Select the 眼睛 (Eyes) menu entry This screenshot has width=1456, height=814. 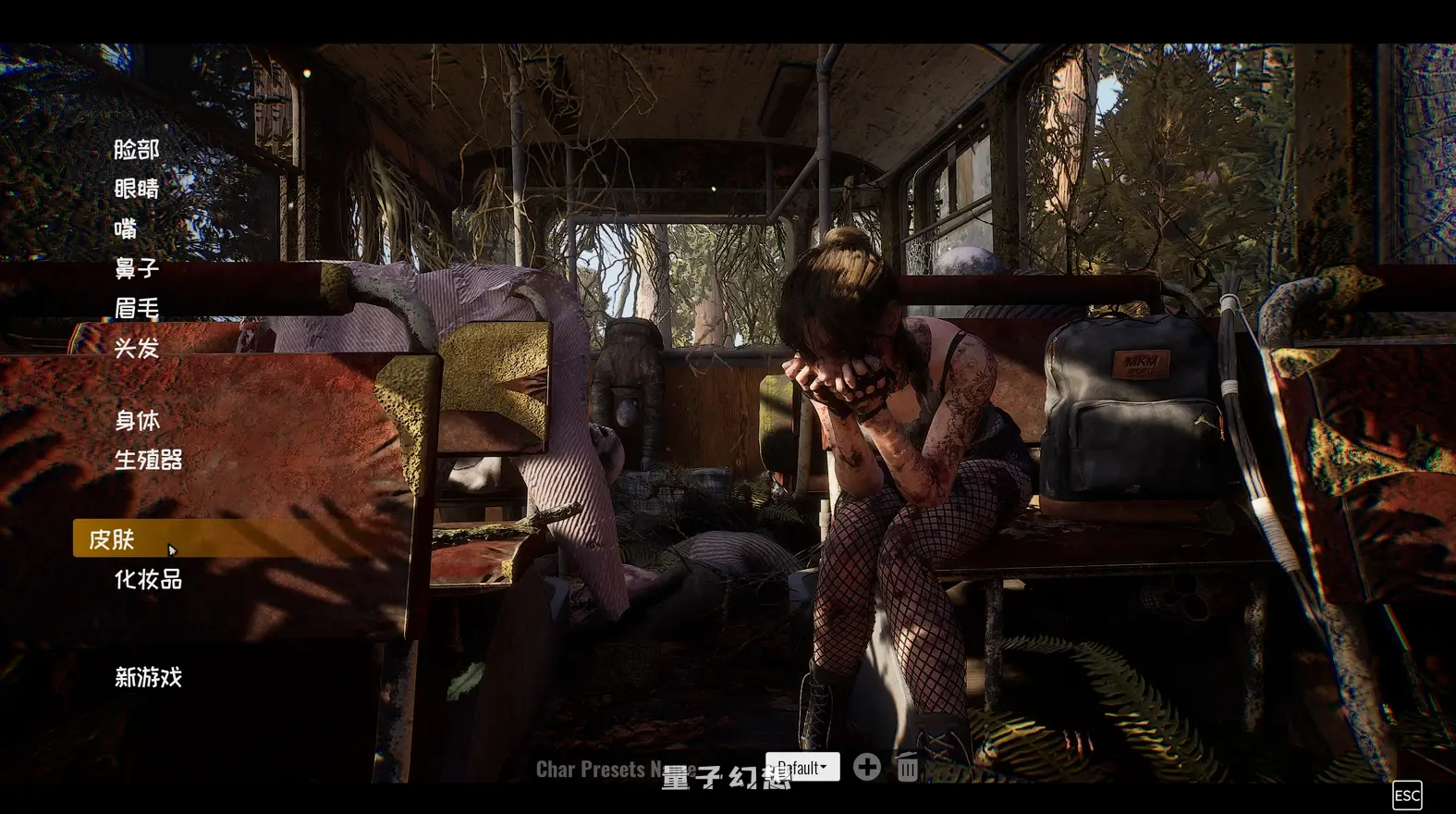click(137, 189)
